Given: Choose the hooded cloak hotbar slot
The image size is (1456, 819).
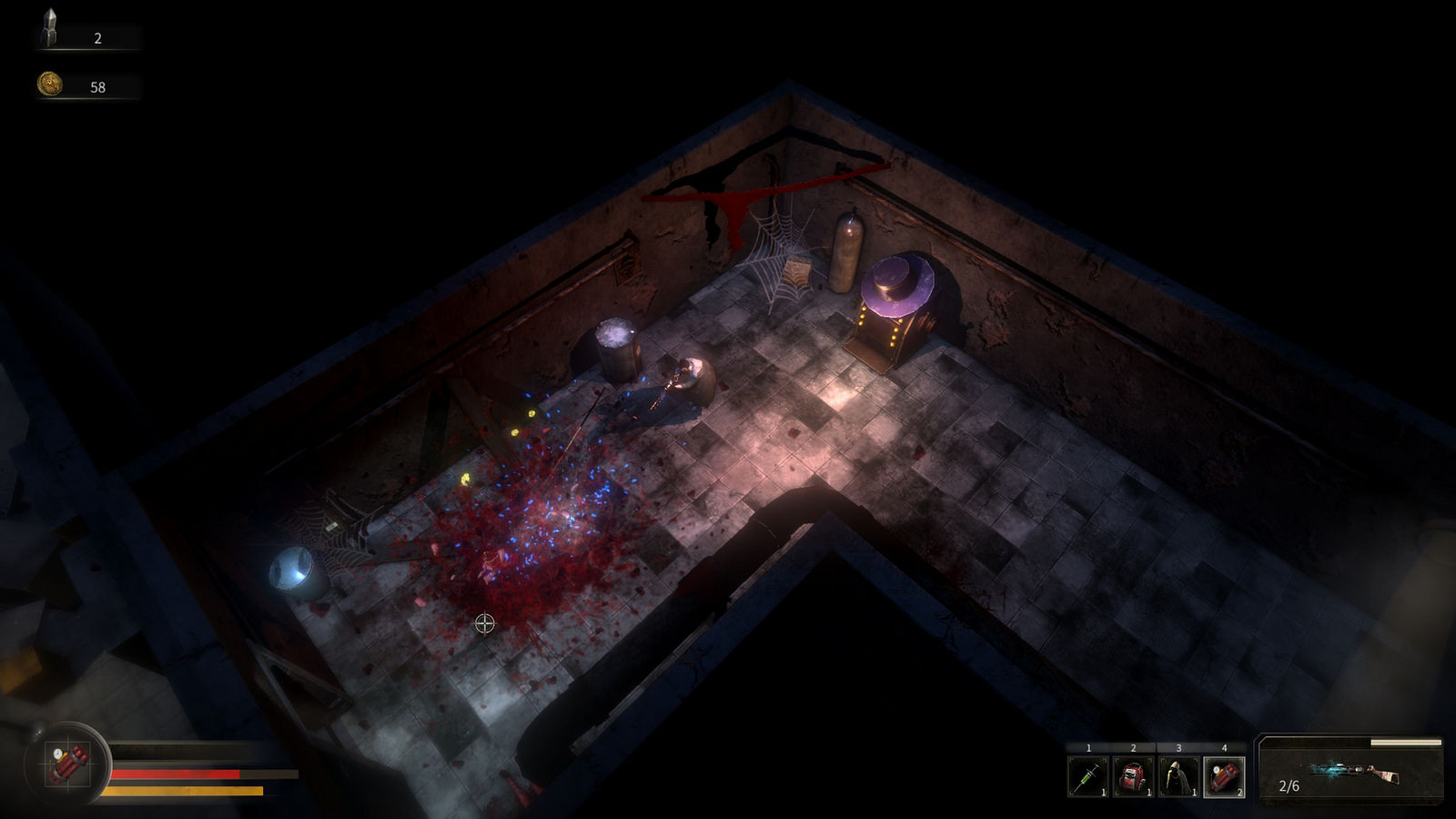Looking at the screenshot, I should pos(1178,777).
